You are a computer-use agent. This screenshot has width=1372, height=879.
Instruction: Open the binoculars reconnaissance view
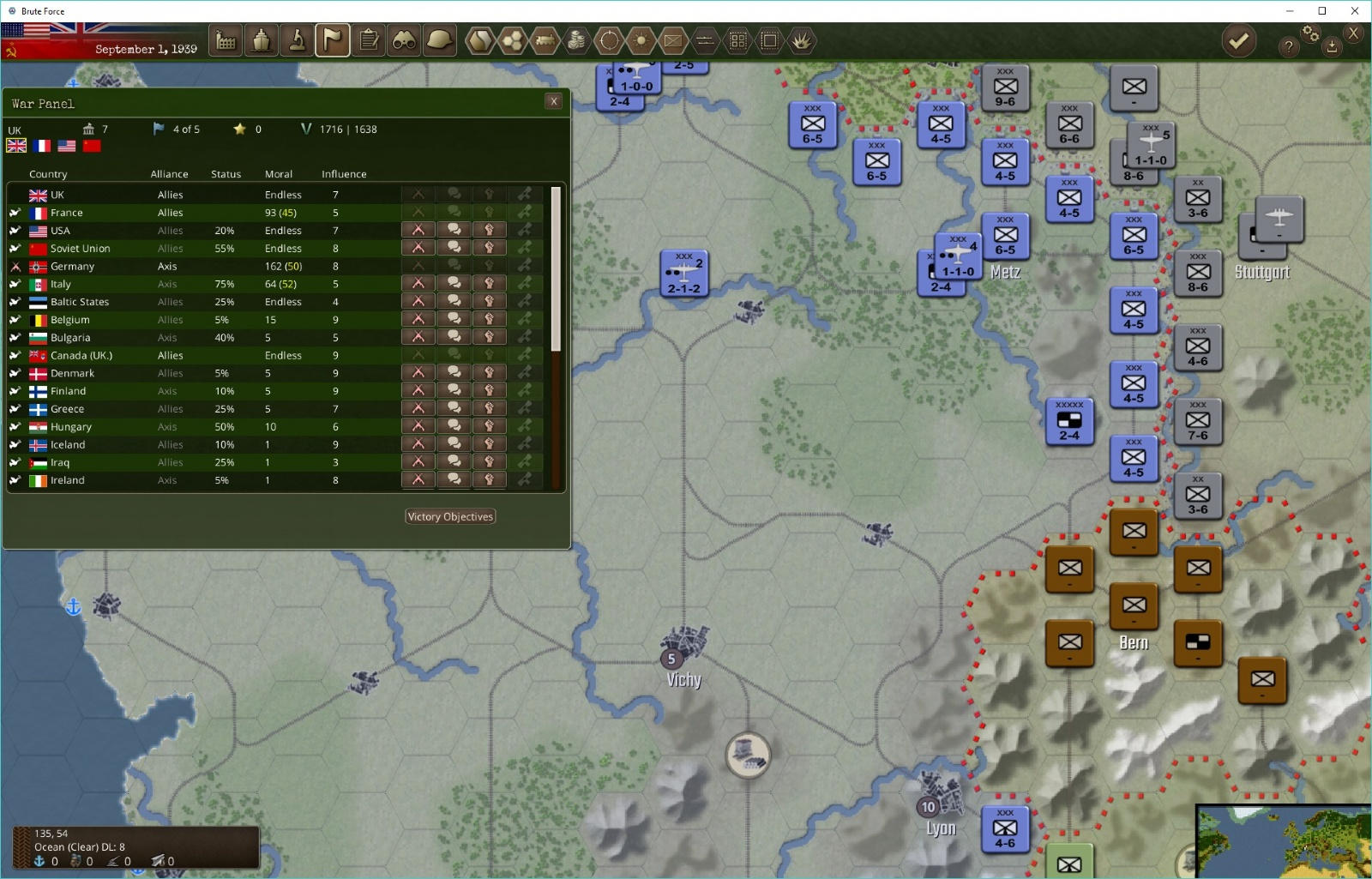click(x=405, y=40)
